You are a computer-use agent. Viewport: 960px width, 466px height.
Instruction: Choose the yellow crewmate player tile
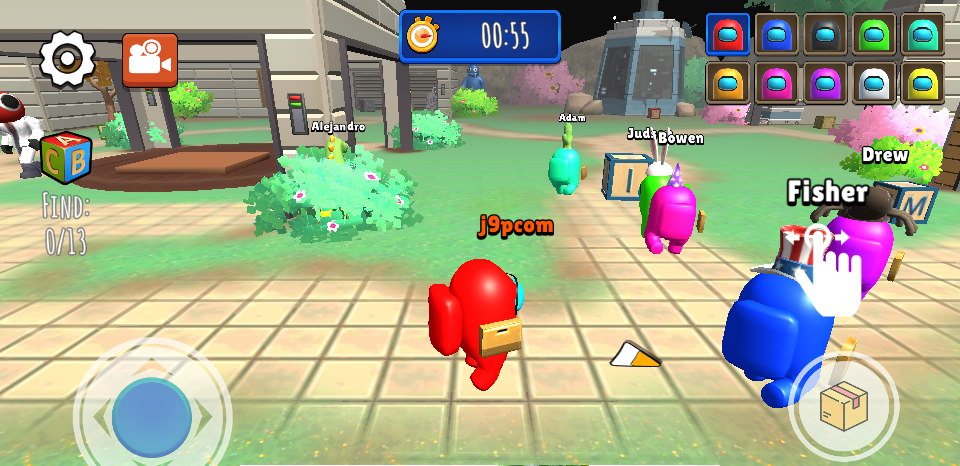pos(922,82)
